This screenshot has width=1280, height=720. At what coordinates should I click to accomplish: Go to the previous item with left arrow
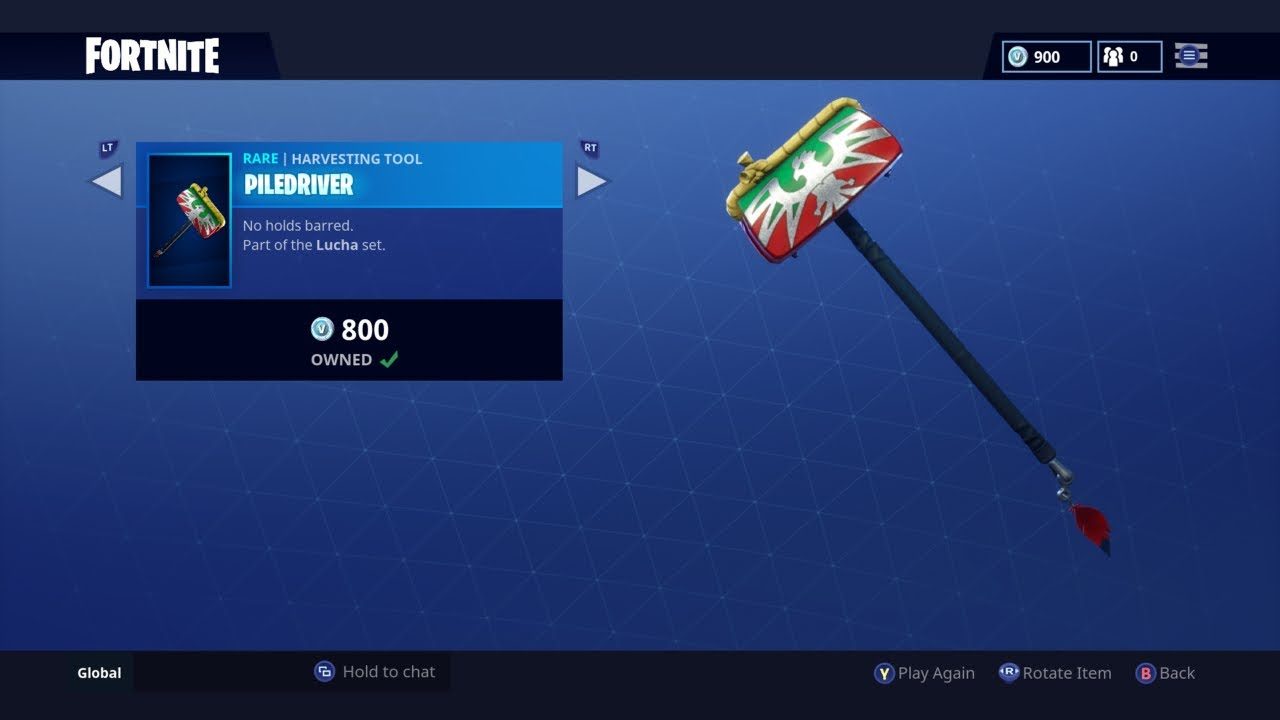click(107, 181)
